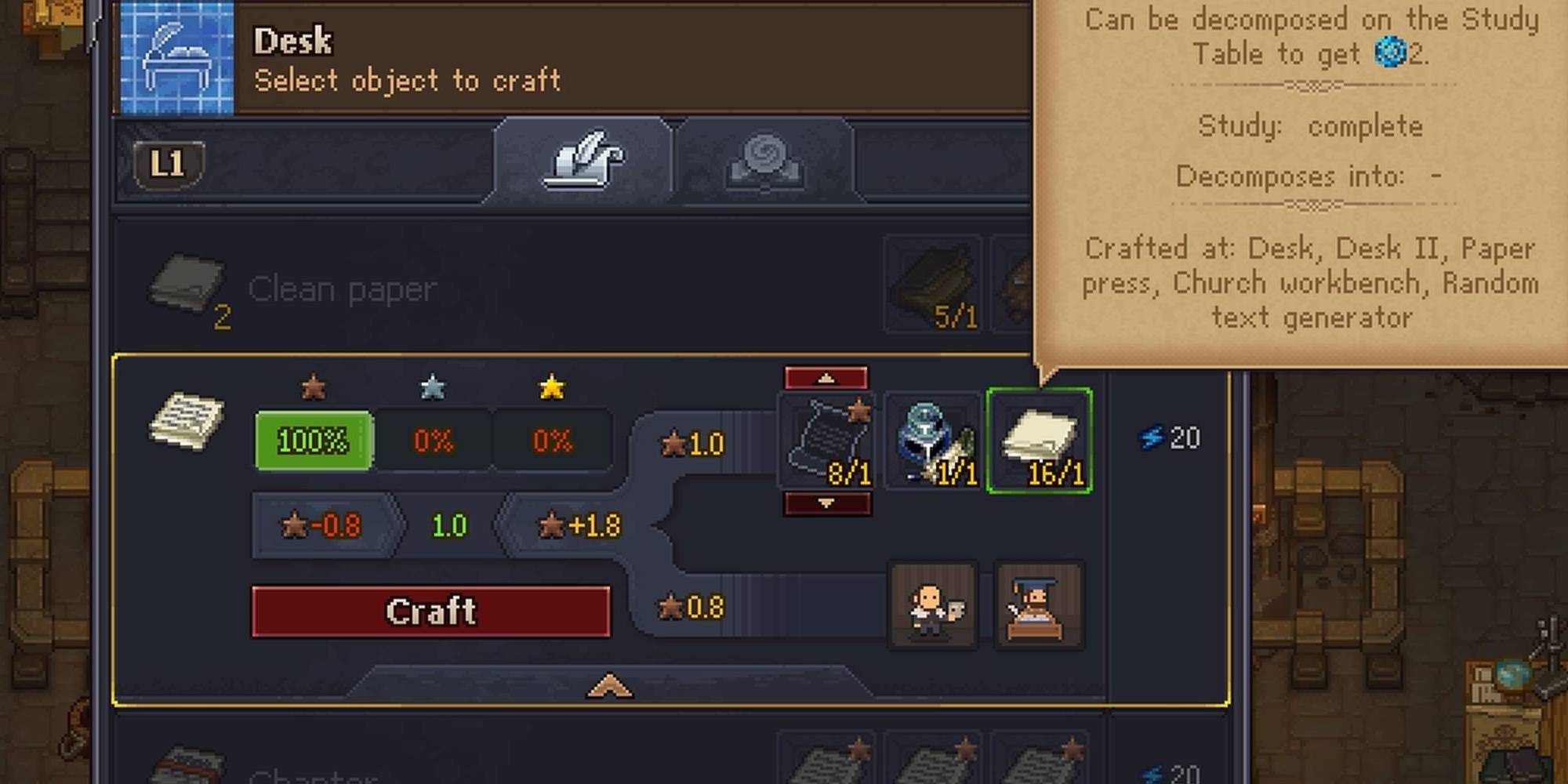Click the written pages output icon
The image size is (1568, 784).
click(186, 421)
